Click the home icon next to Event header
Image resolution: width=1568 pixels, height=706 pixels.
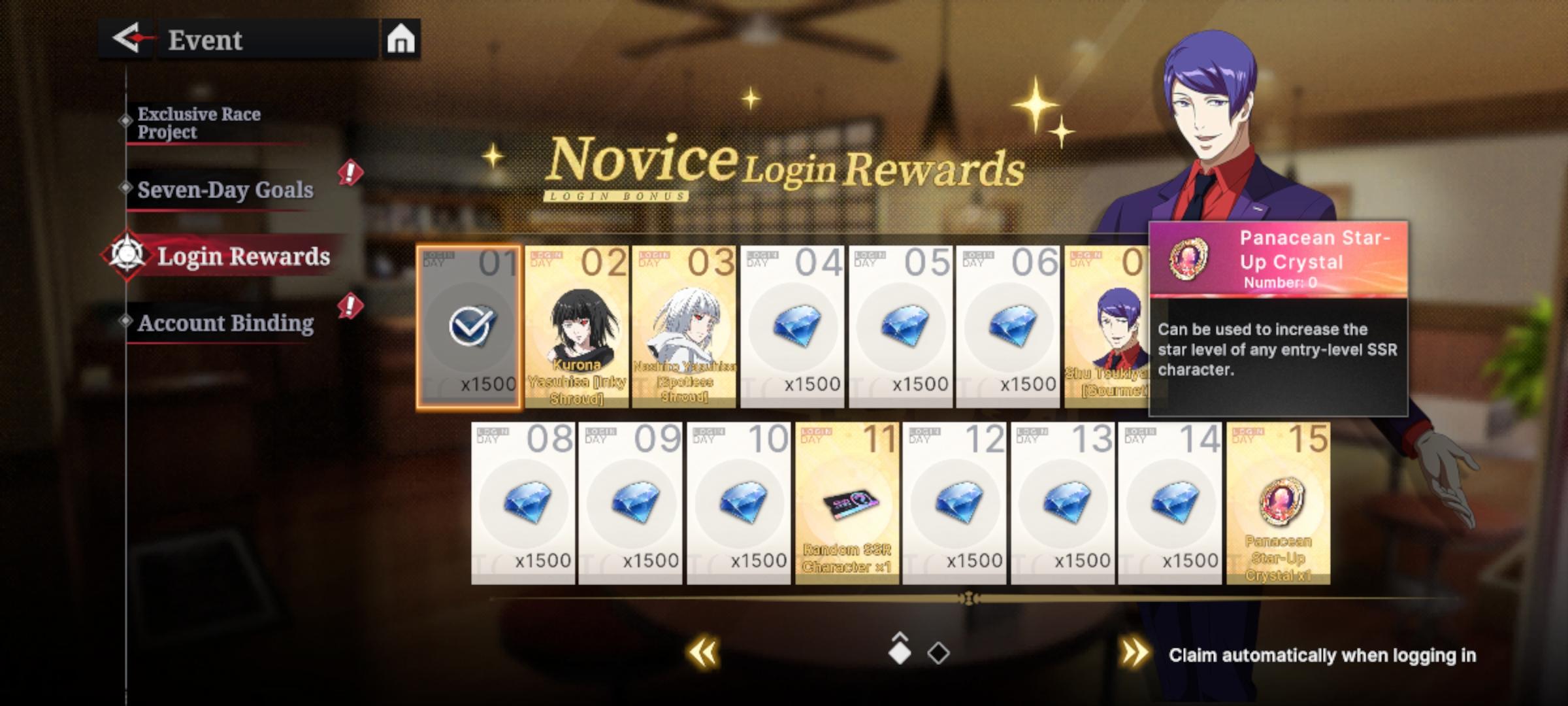399,39
